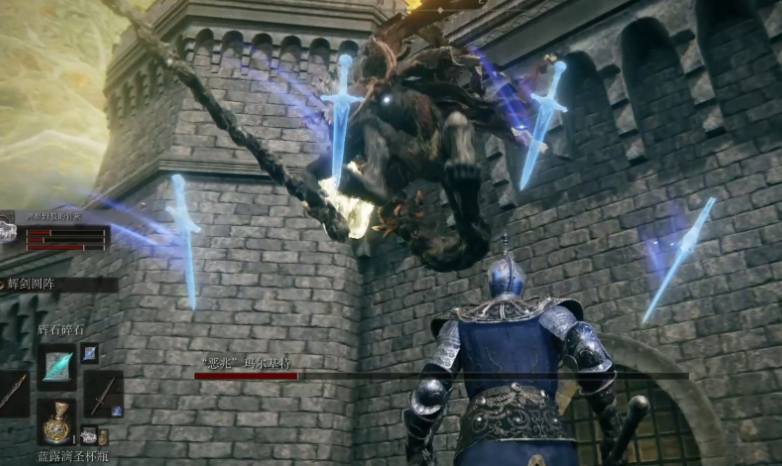Click the blue skill icon beside the sword slot
Screen dimensions: 782x466
116,411
